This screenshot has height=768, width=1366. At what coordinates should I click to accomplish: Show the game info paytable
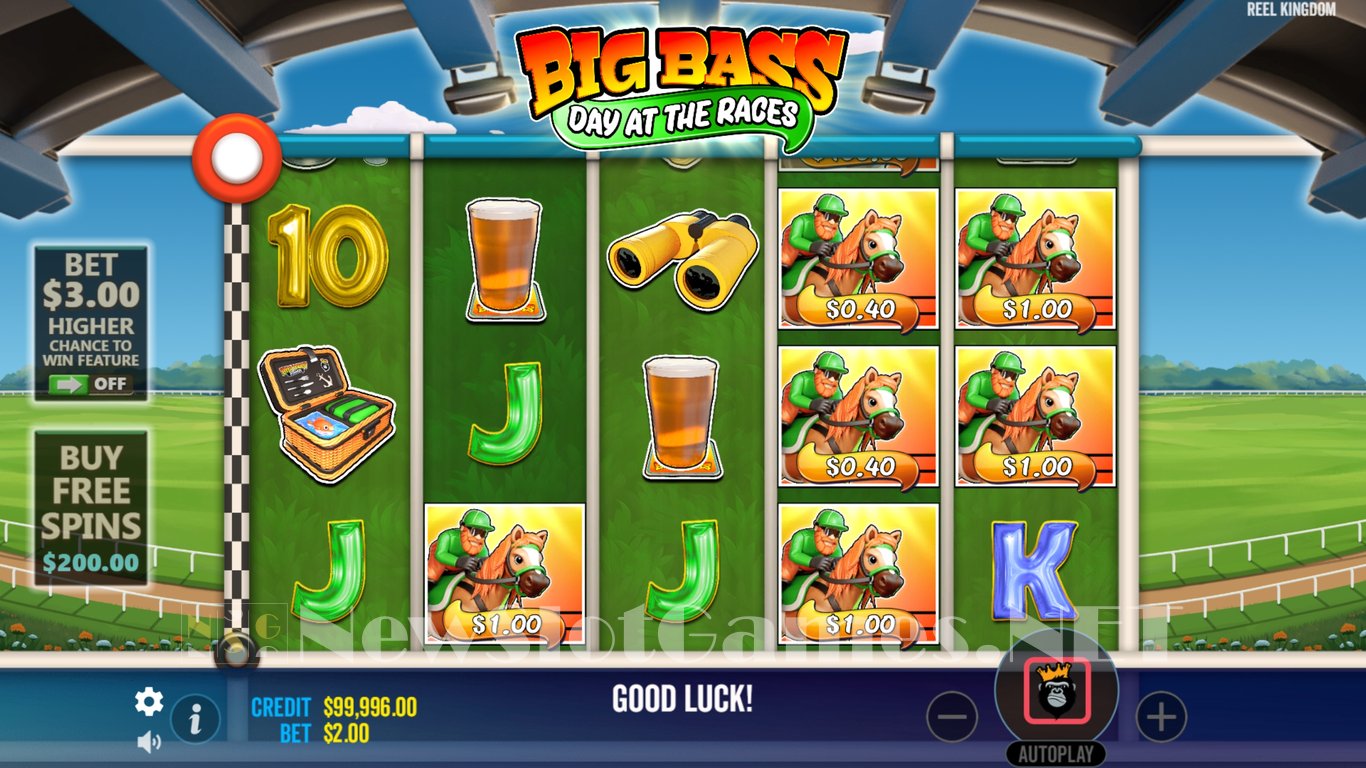point(195,717)
